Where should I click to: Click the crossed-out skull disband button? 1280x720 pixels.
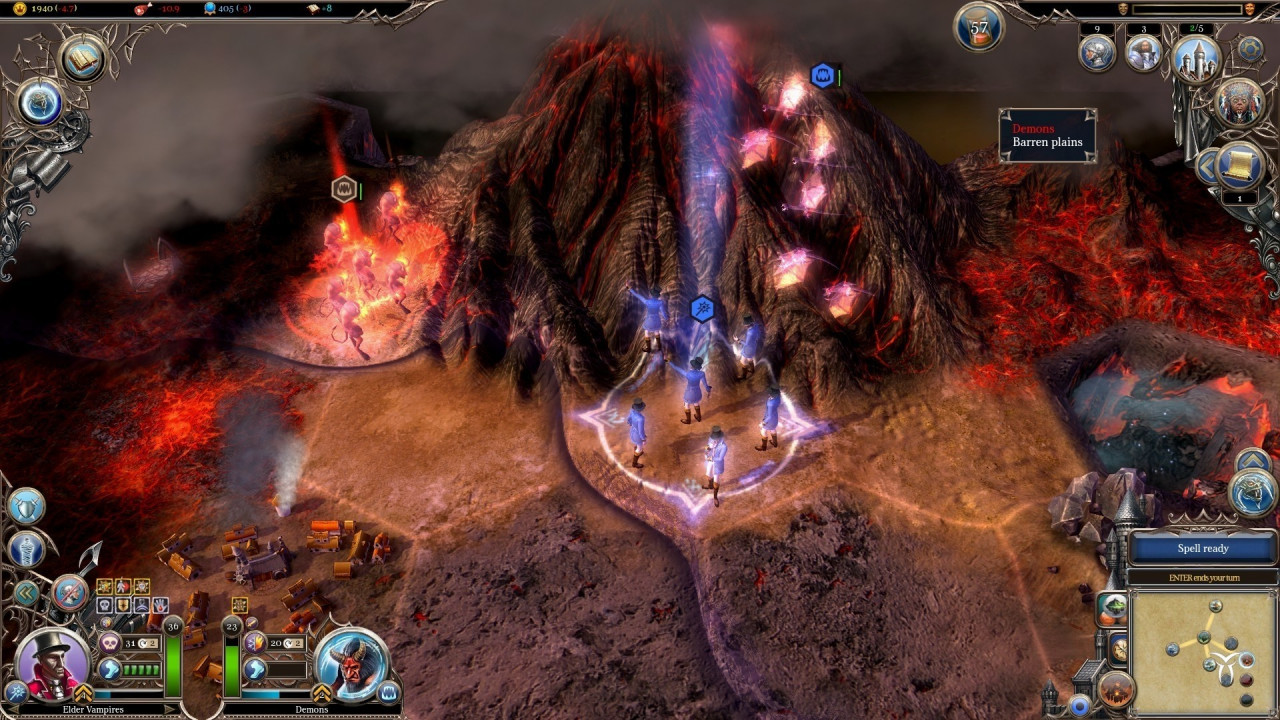tap(69, 593)
